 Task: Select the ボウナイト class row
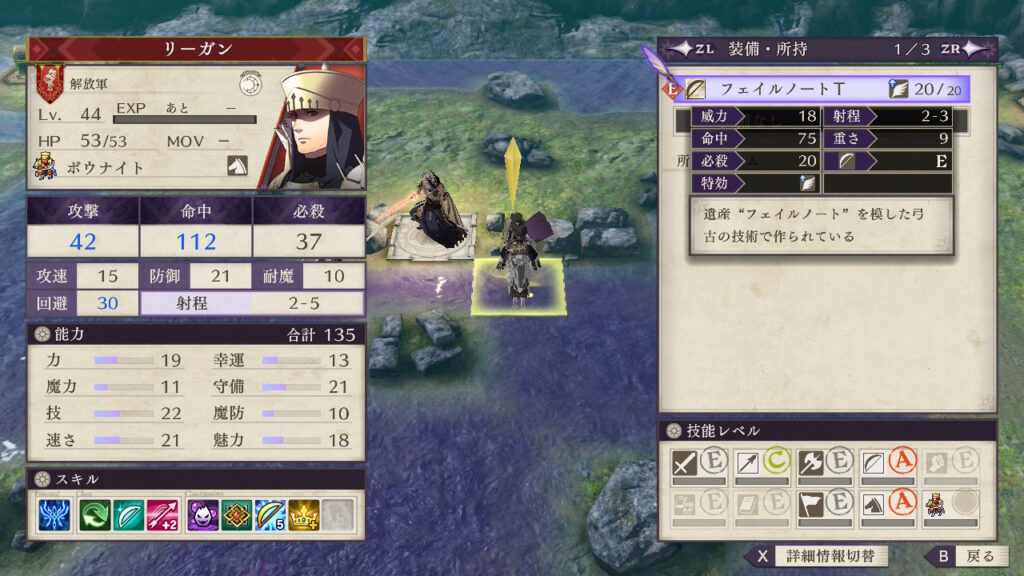pyautogui.click(x=140, y=168)
